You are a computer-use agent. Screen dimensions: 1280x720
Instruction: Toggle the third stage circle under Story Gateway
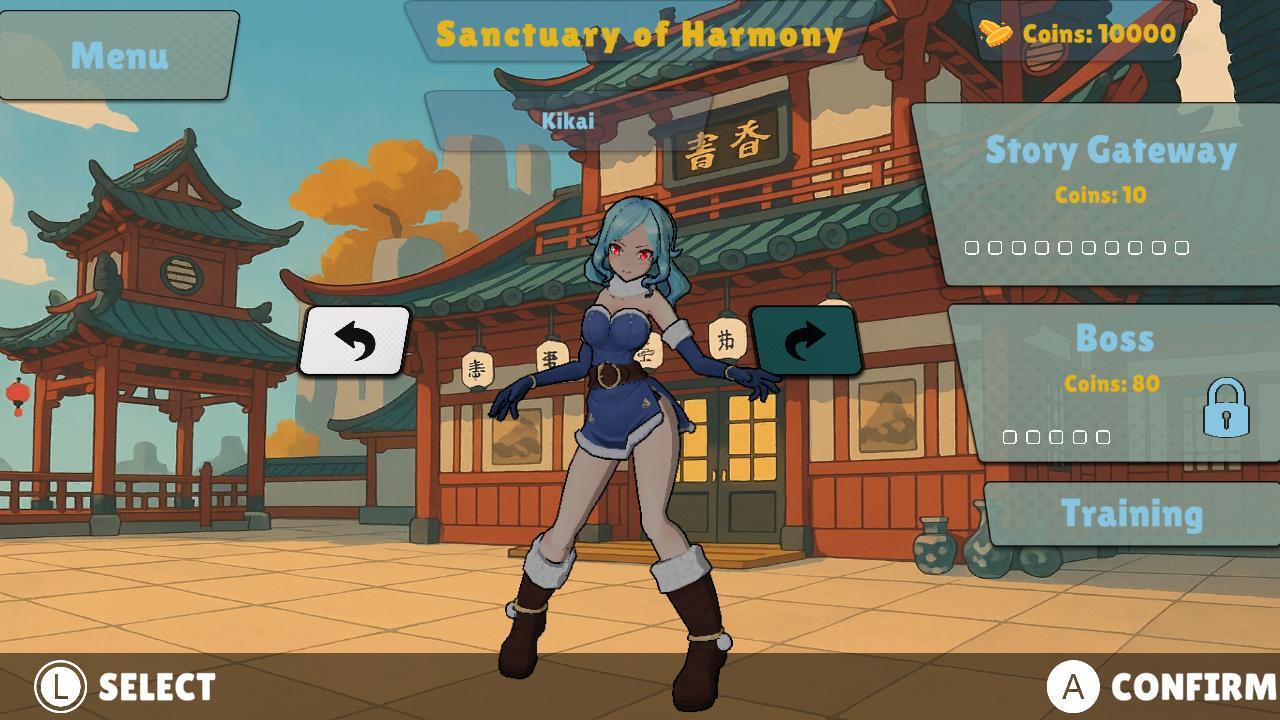(1019, 245)
